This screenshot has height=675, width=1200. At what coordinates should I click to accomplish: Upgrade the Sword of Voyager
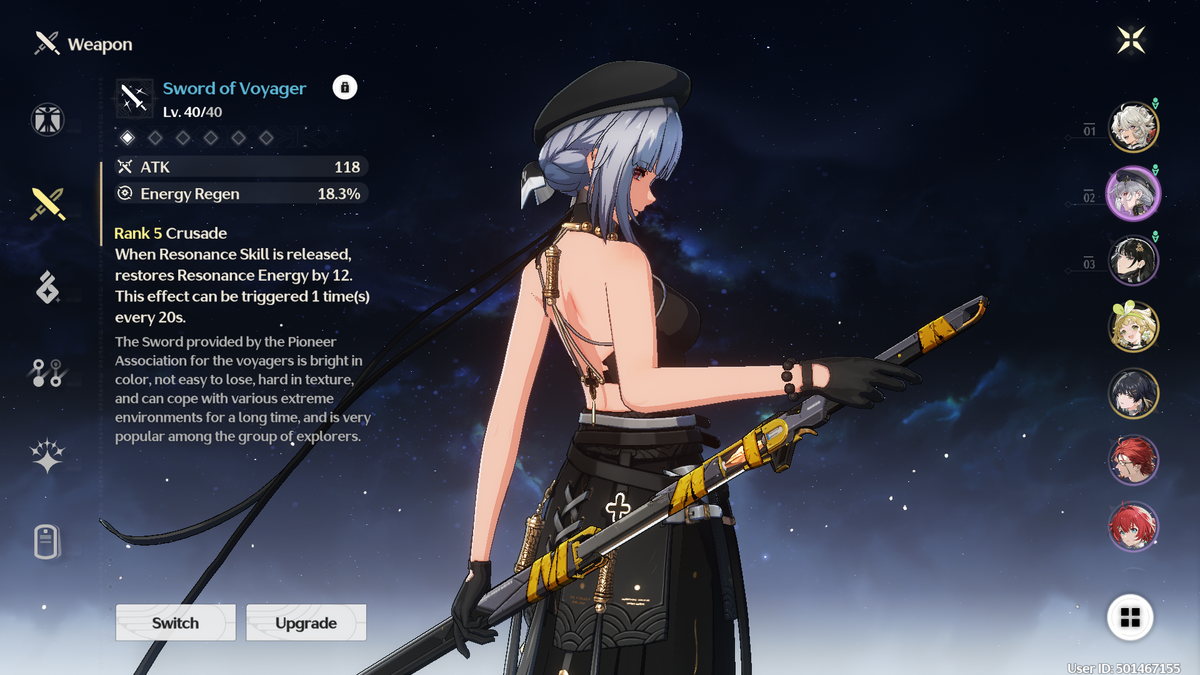tap(306, 622)
